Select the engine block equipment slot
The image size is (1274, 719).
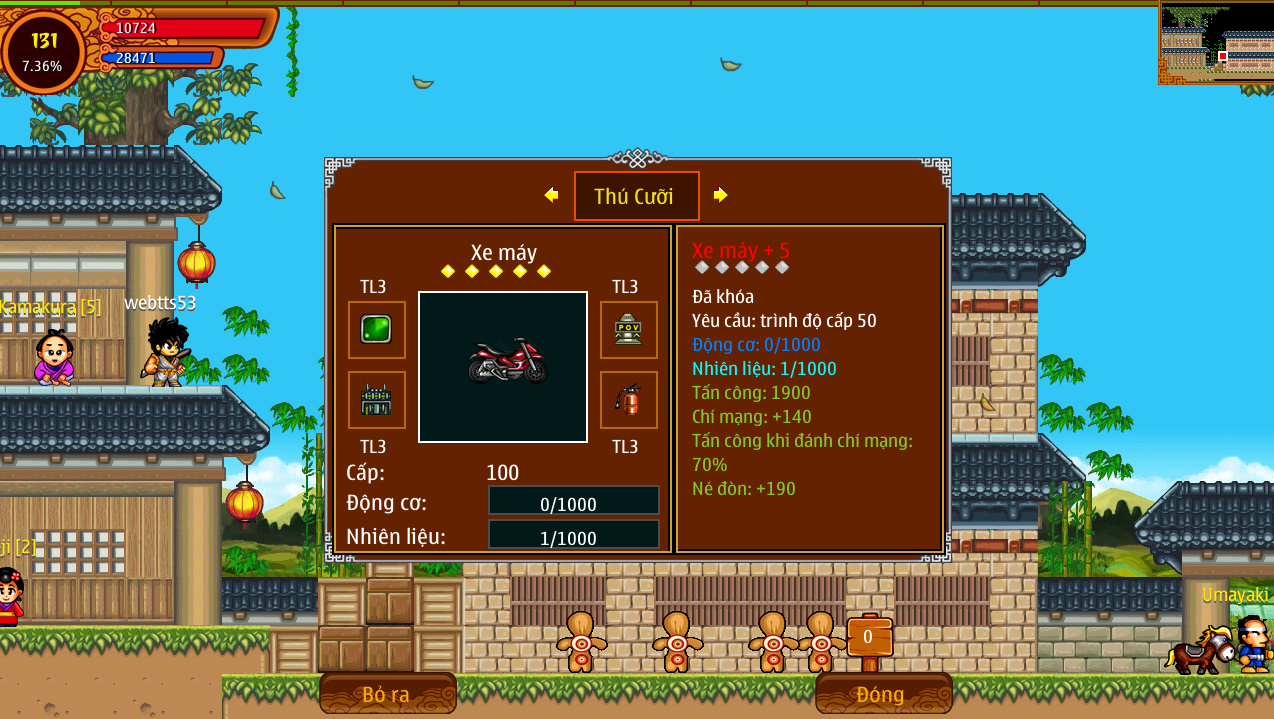[x=376, y=400]
